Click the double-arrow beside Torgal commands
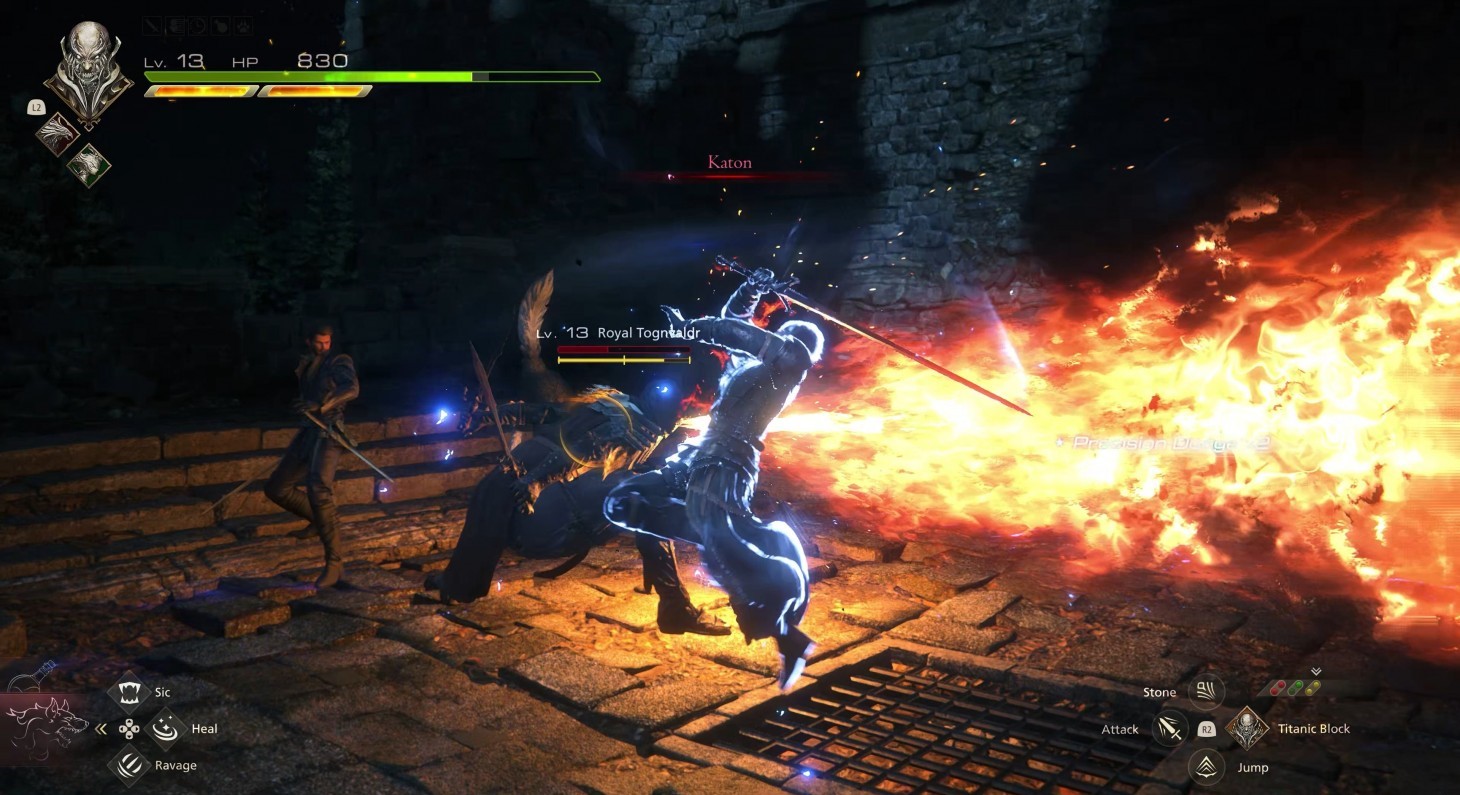The height and width of the screenshot is (795, 1460). (x=100, y=729)
